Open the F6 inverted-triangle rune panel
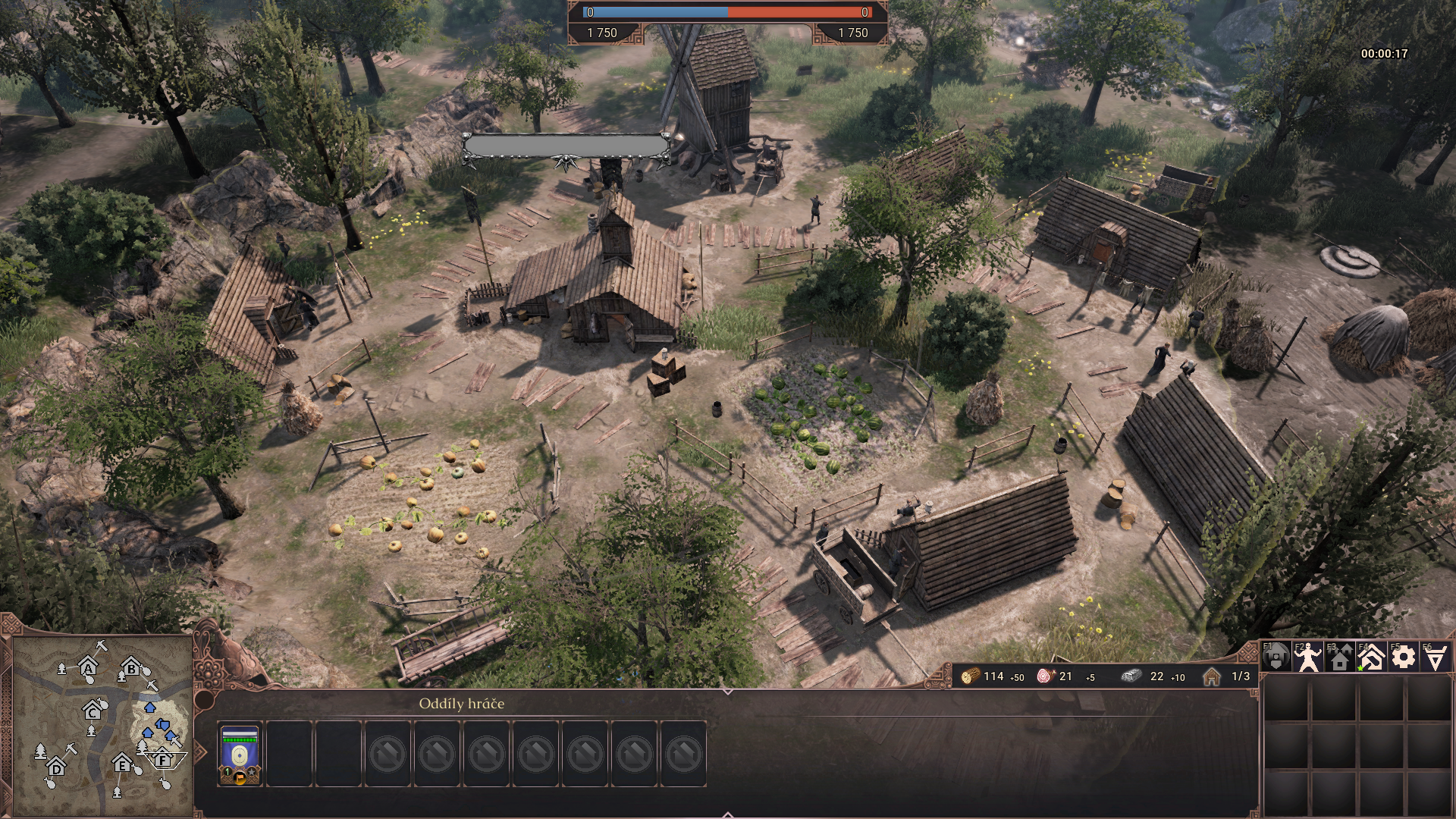The image size is (1456, 819). click(x=1436, y=657)
